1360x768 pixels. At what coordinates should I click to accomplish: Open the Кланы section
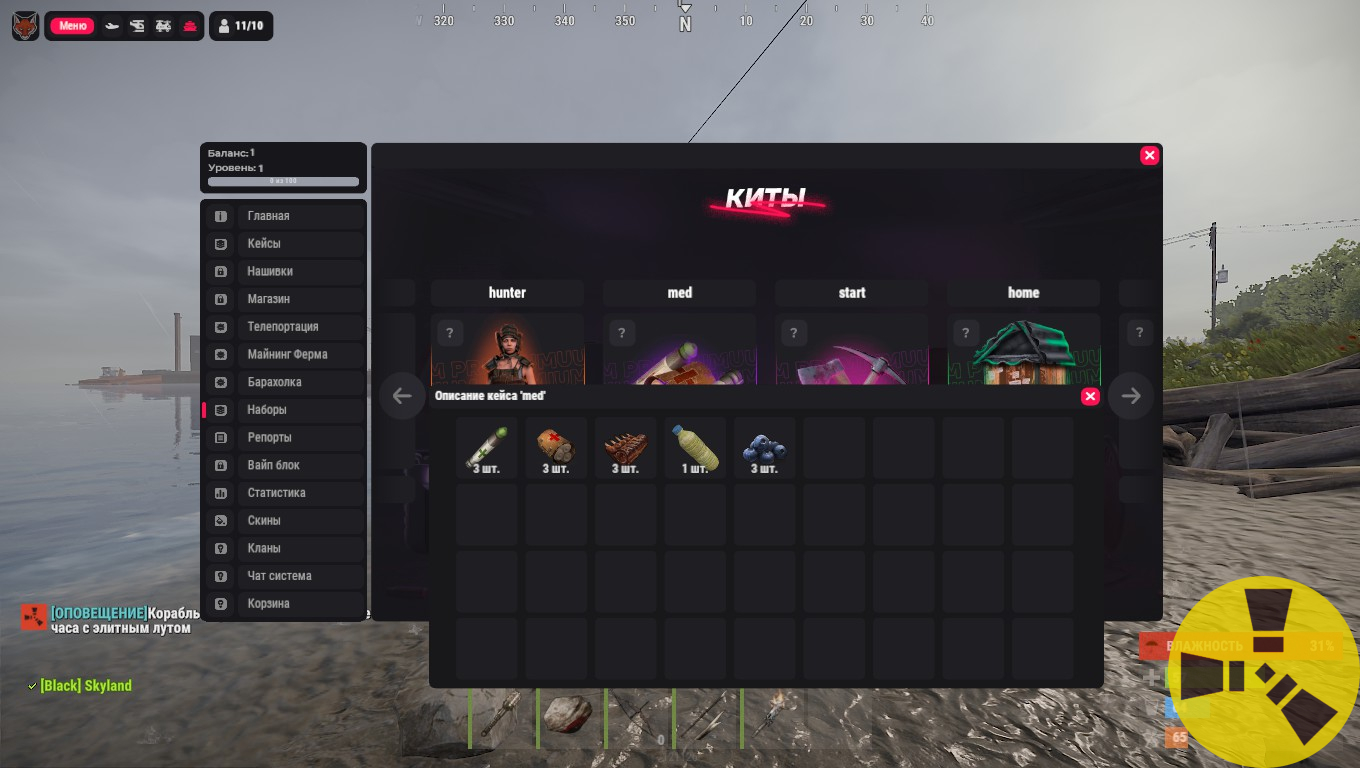coord(284,548)
